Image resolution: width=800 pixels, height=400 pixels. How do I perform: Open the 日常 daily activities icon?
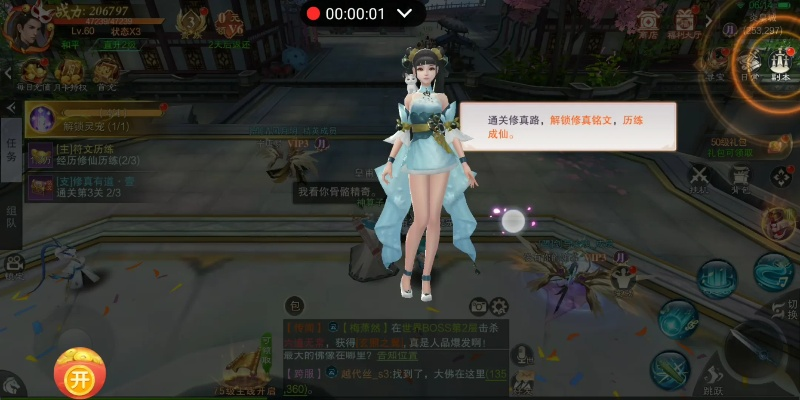pos(748,62)
